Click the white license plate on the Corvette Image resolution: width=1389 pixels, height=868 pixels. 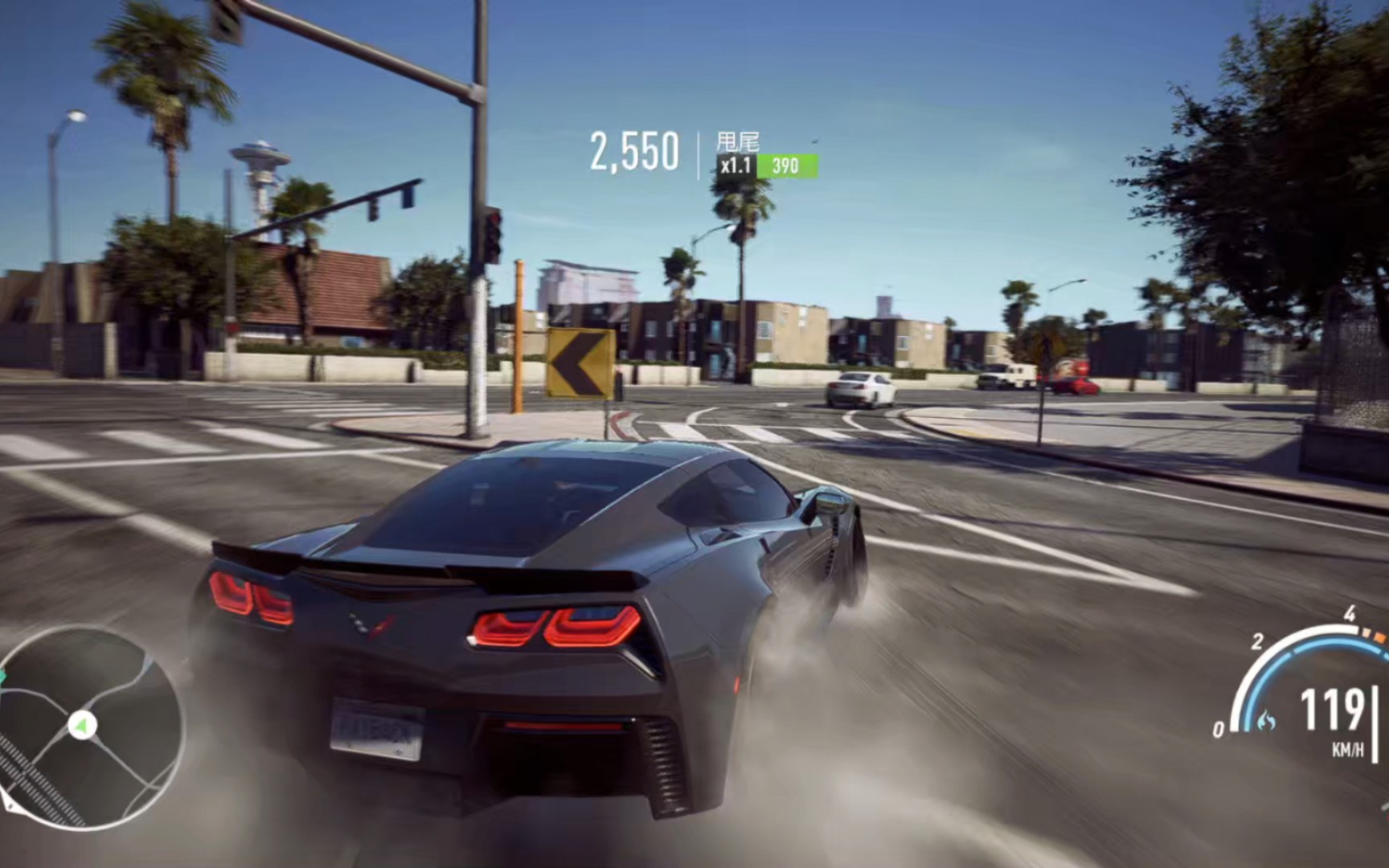(378, 727)
